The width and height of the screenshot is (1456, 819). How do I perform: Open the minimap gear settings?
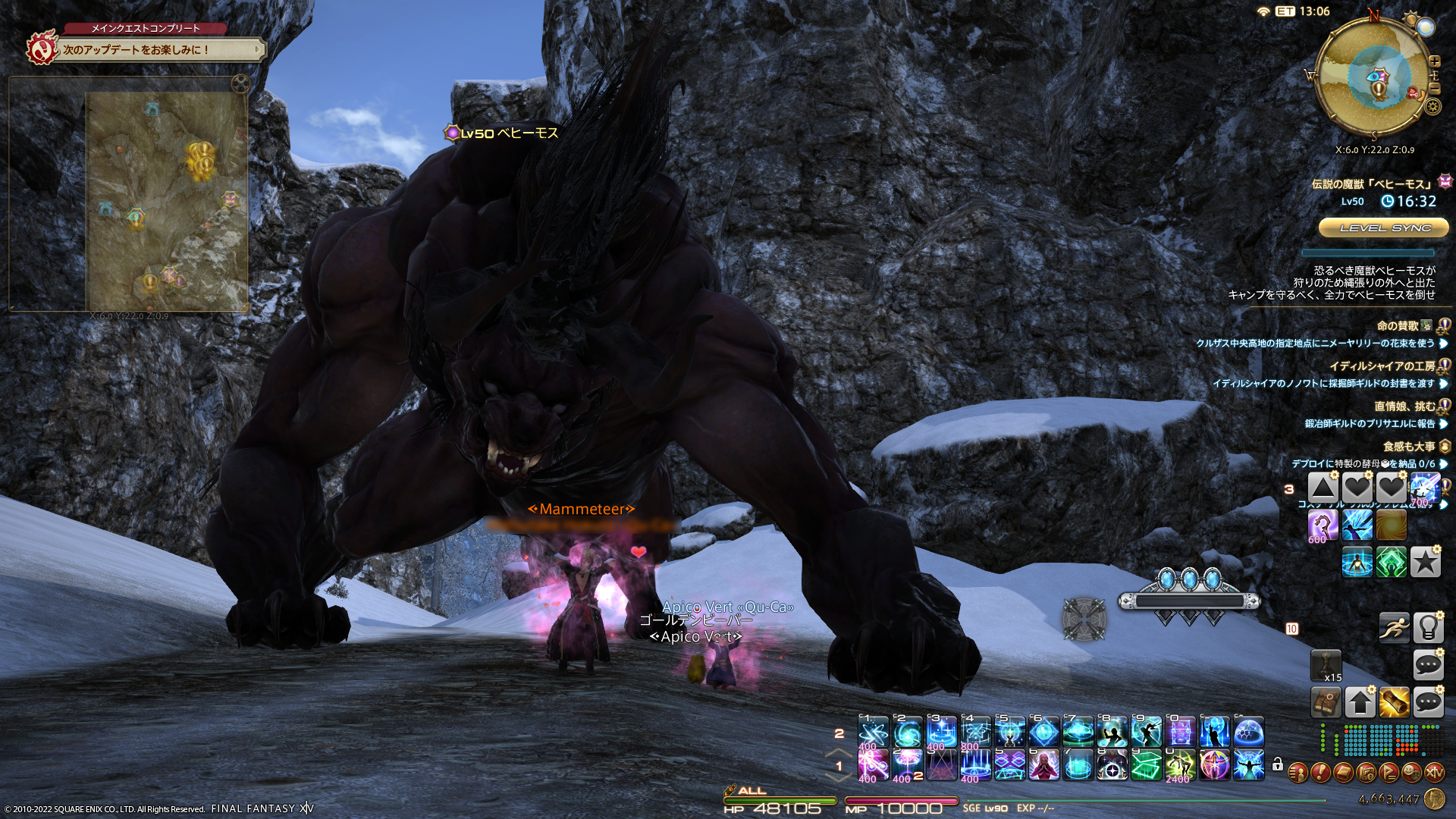pos(1432,106)
